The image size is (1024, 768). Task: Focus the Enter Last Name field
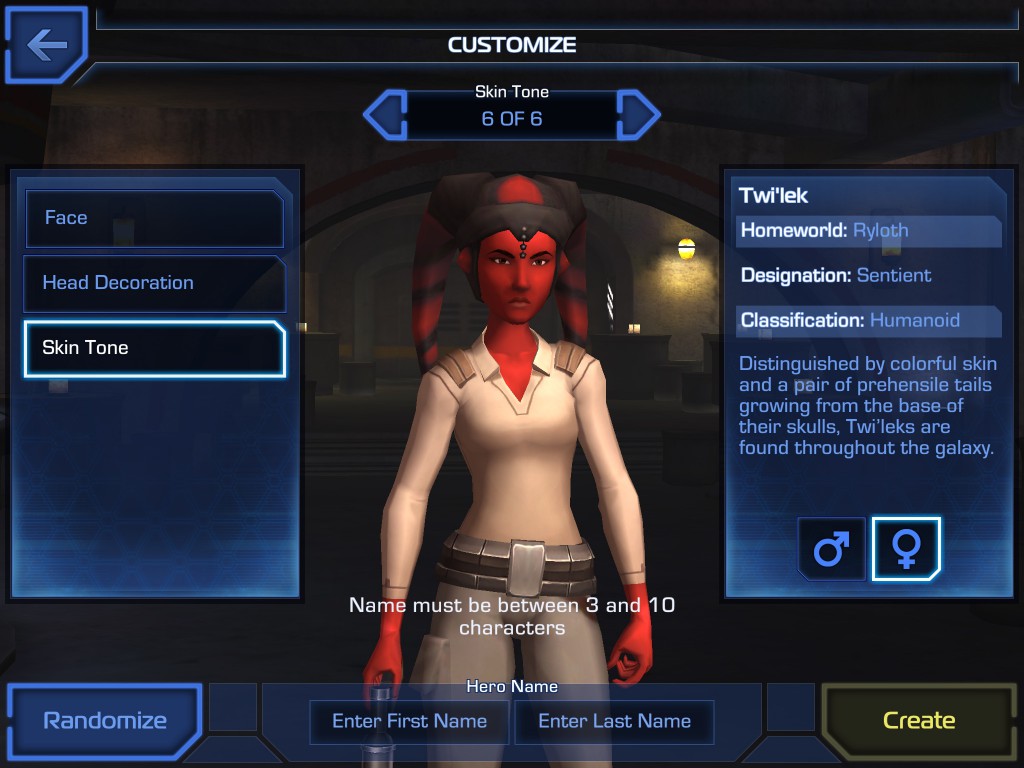tap(614, 721)
